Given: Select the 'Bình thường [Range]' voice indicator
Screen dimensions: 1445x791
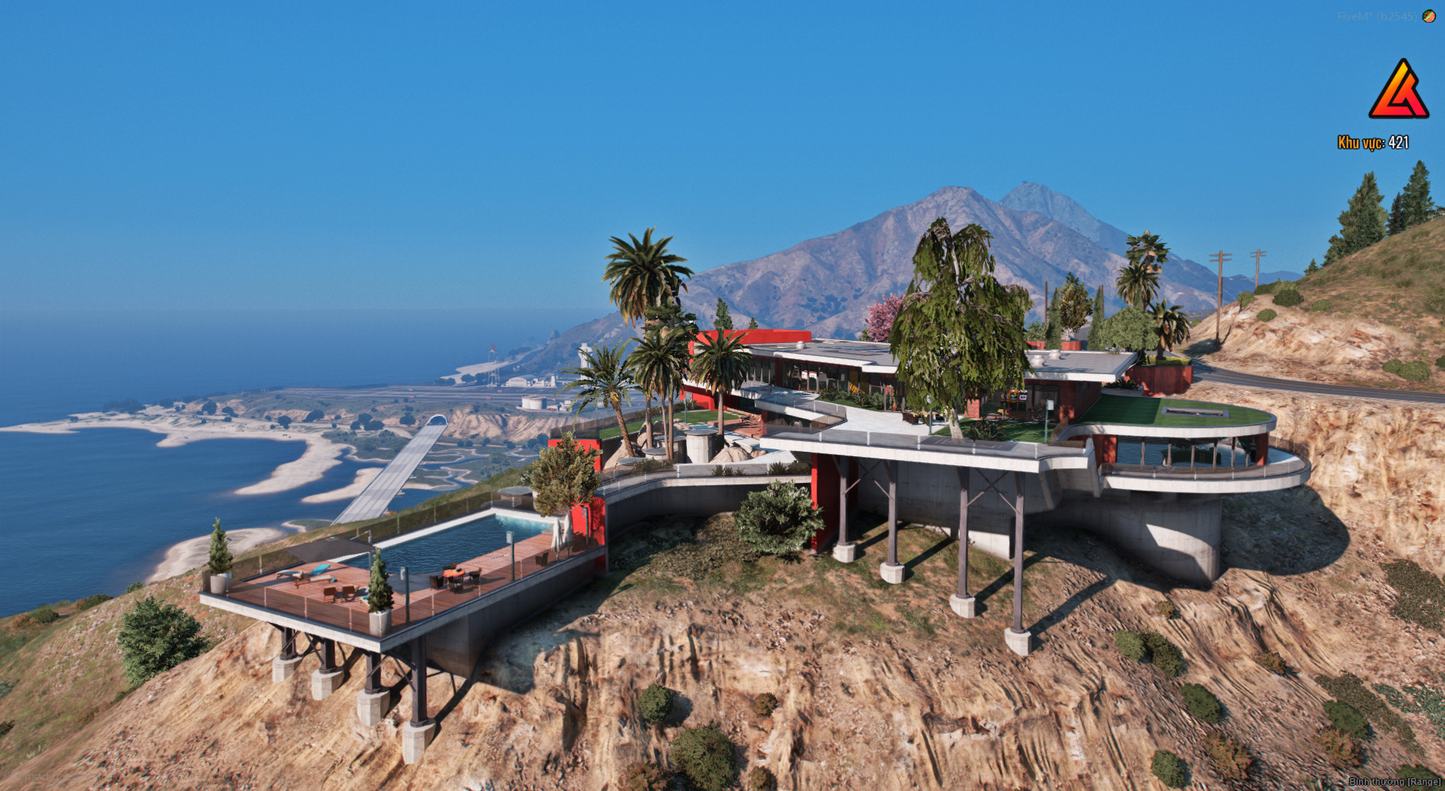Looking at the screenshot, I should [1394, 782].
